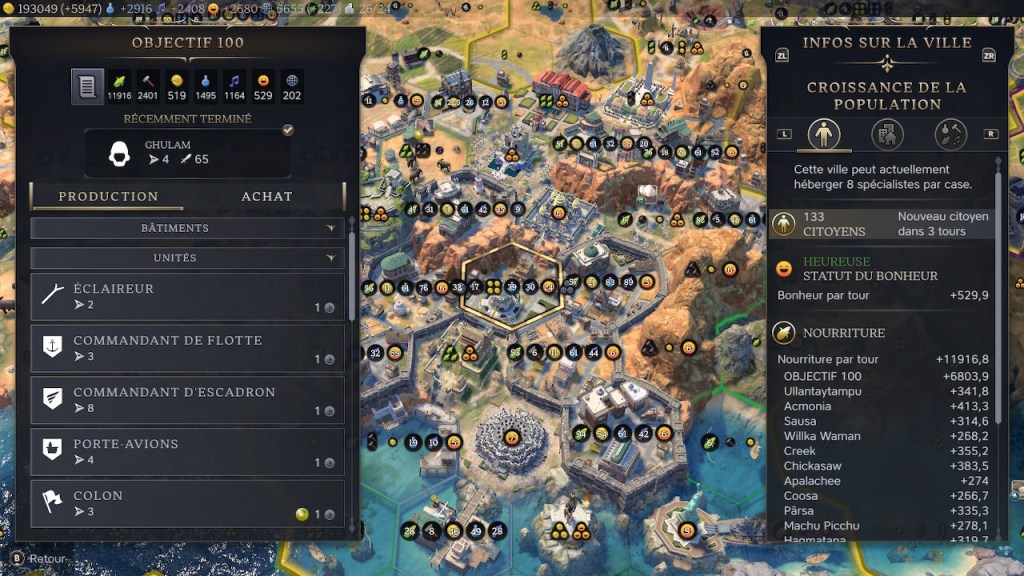The width and height of the screenshot is (1024, 576).
Task: Open the yields tab with hammer icon
Action: tap(950, 134)
